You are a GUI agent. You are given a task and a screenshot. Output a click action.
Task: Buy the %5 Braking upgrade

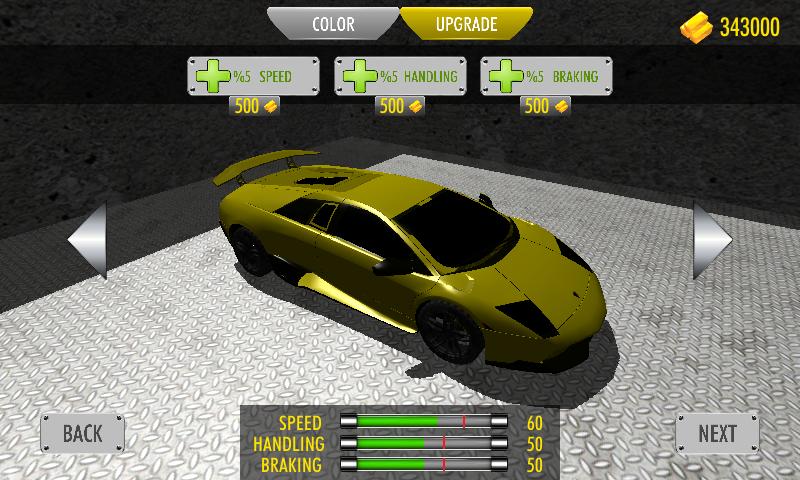(x=546, y=76)
